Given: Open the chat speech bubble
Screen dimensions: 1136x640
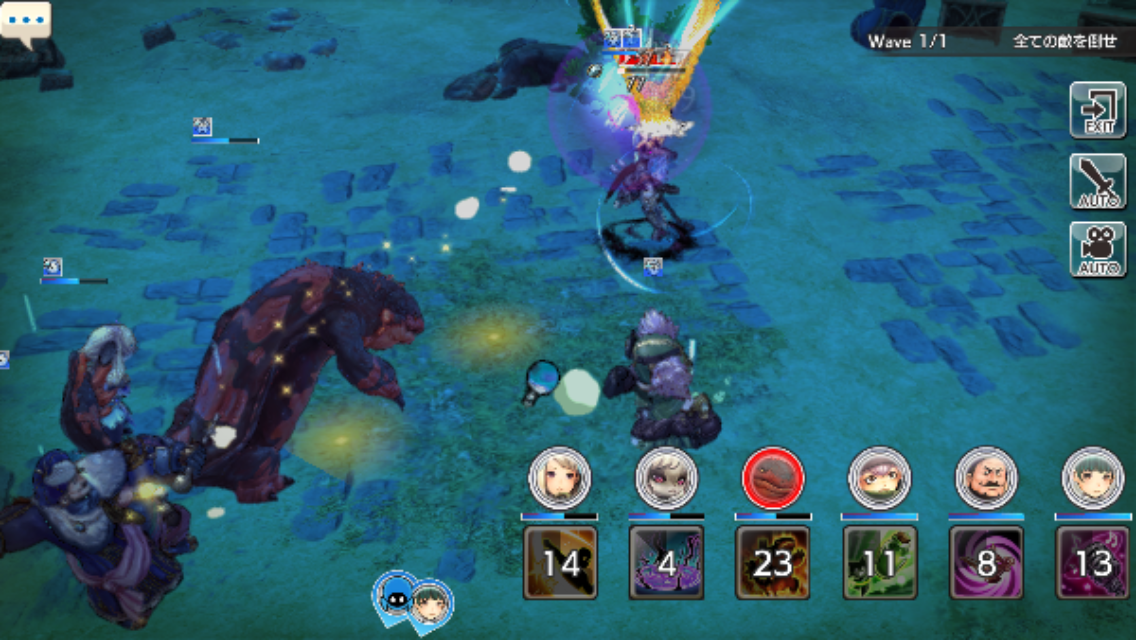Looking at the screenshot, I should [25, 21].
